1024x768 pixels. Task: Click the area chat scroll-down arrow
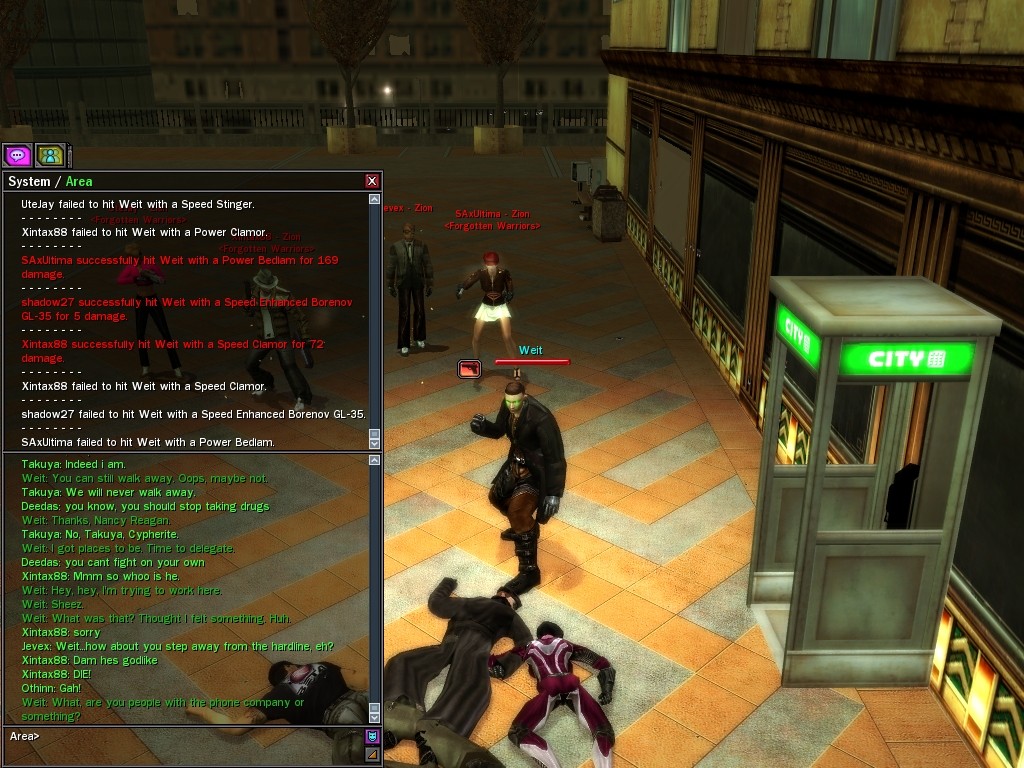pyautogui.click(x=375, y=717)
